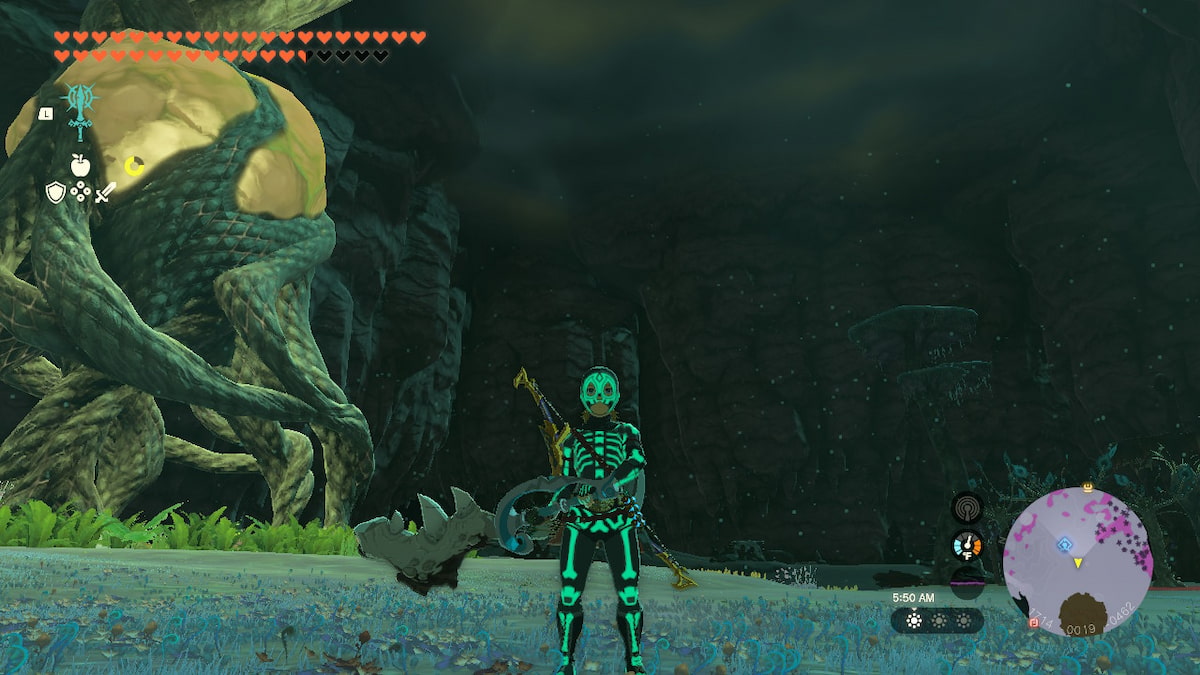This screenshot has height=675, width=1200.
Task: Choose the sword weapon quick-swap icon
Action: (105, 192)
